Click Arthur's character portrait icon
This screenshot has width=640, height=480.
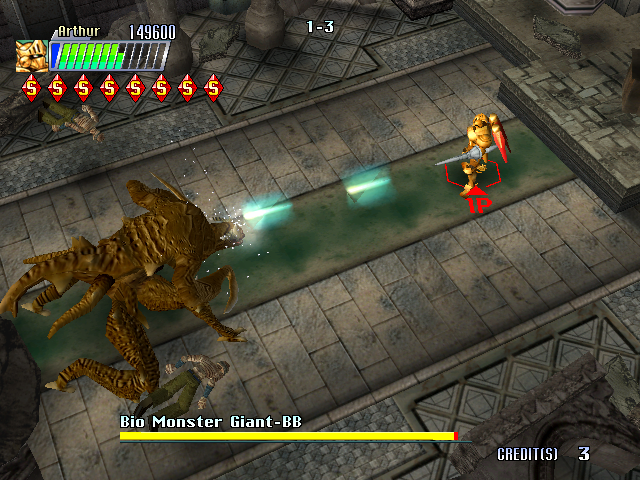click(x=31, y=54)
